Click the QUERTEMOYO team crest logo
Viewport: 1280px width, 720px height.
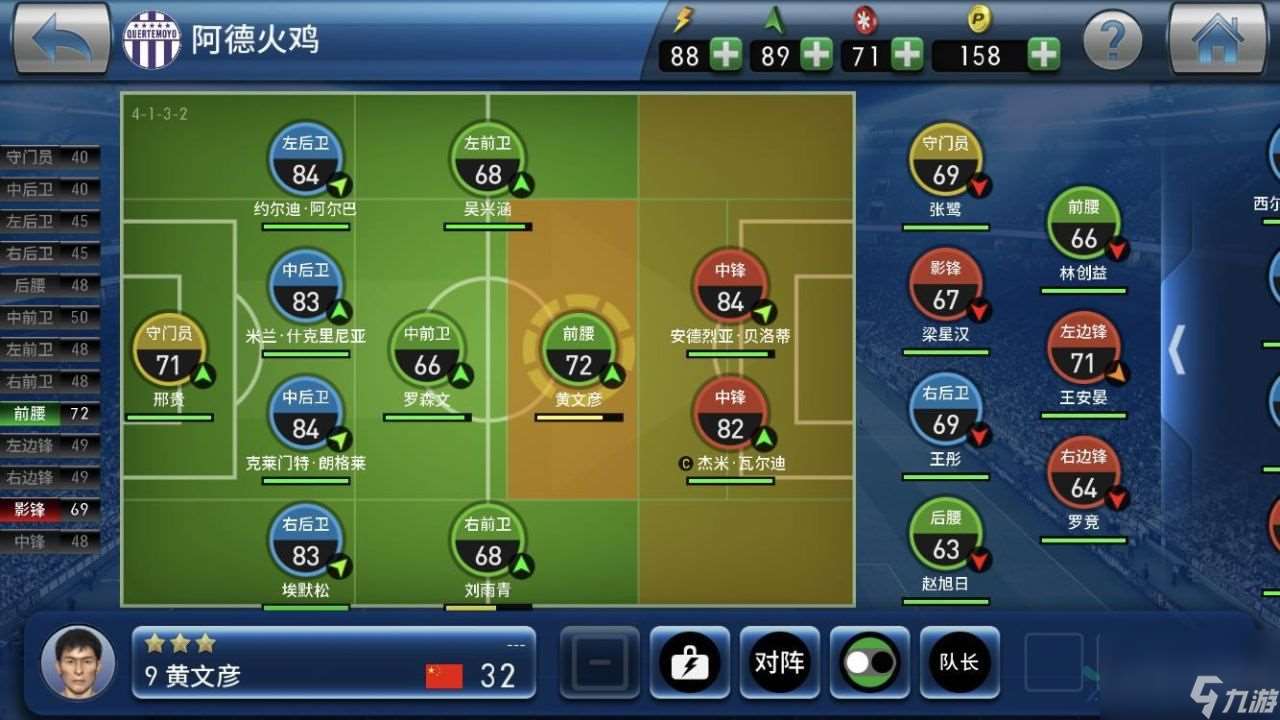click(151, 40)
